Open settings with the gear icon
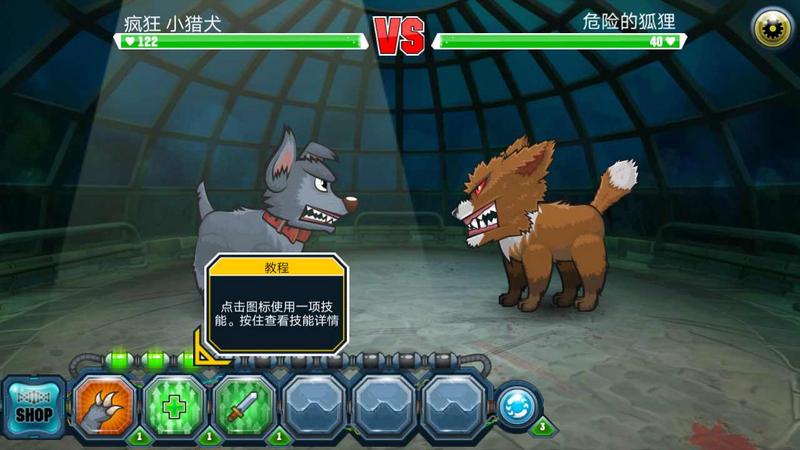The height and width of the screenshot is (450, 800). tap(771, 27)
